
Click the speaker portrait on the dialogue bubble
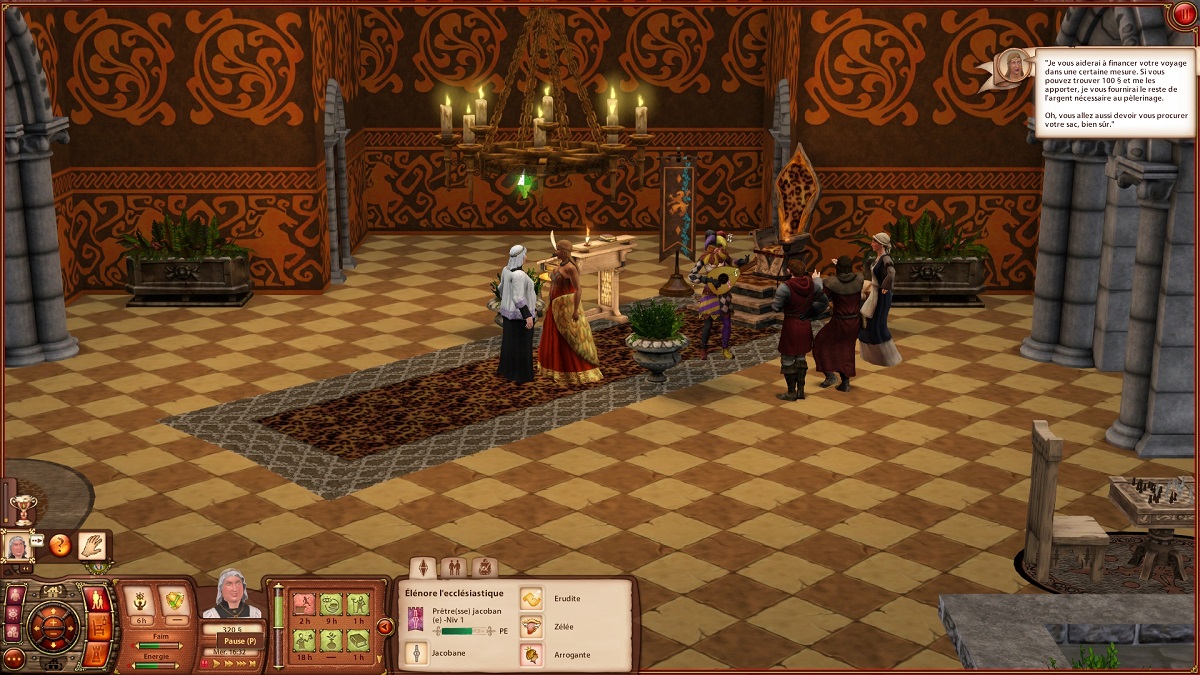tap(1014, 65)
